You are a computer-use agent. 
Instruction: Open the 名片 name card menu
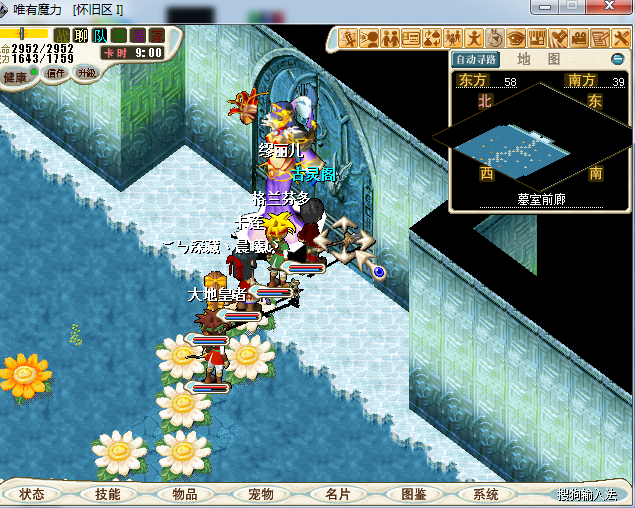point(337,494)
